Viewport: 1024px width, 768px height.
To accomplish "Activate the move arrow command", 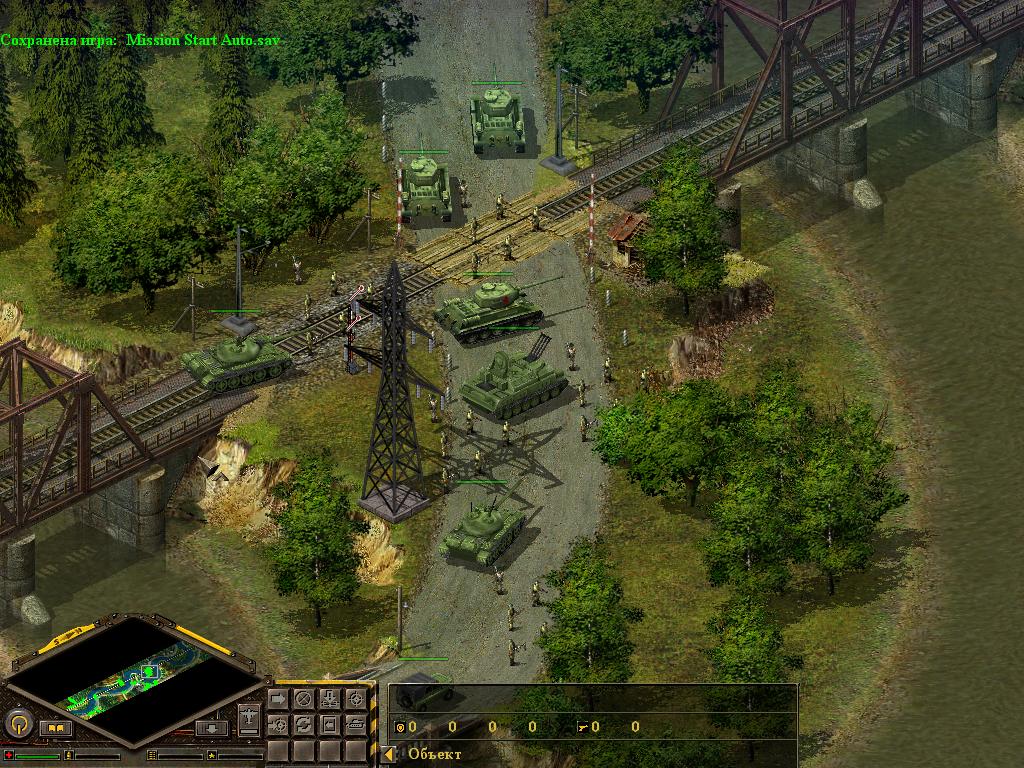I will [278, 699].
